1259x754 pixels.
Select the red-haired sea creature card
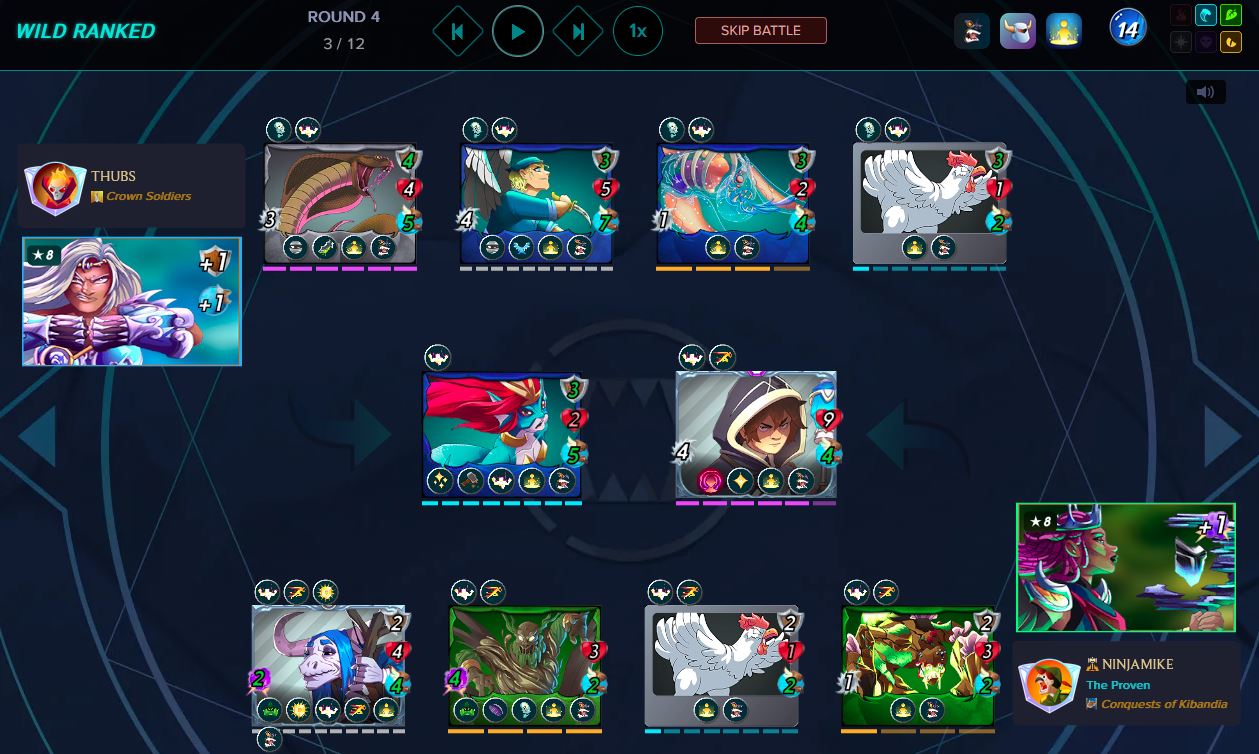click(x=502, y=432)
